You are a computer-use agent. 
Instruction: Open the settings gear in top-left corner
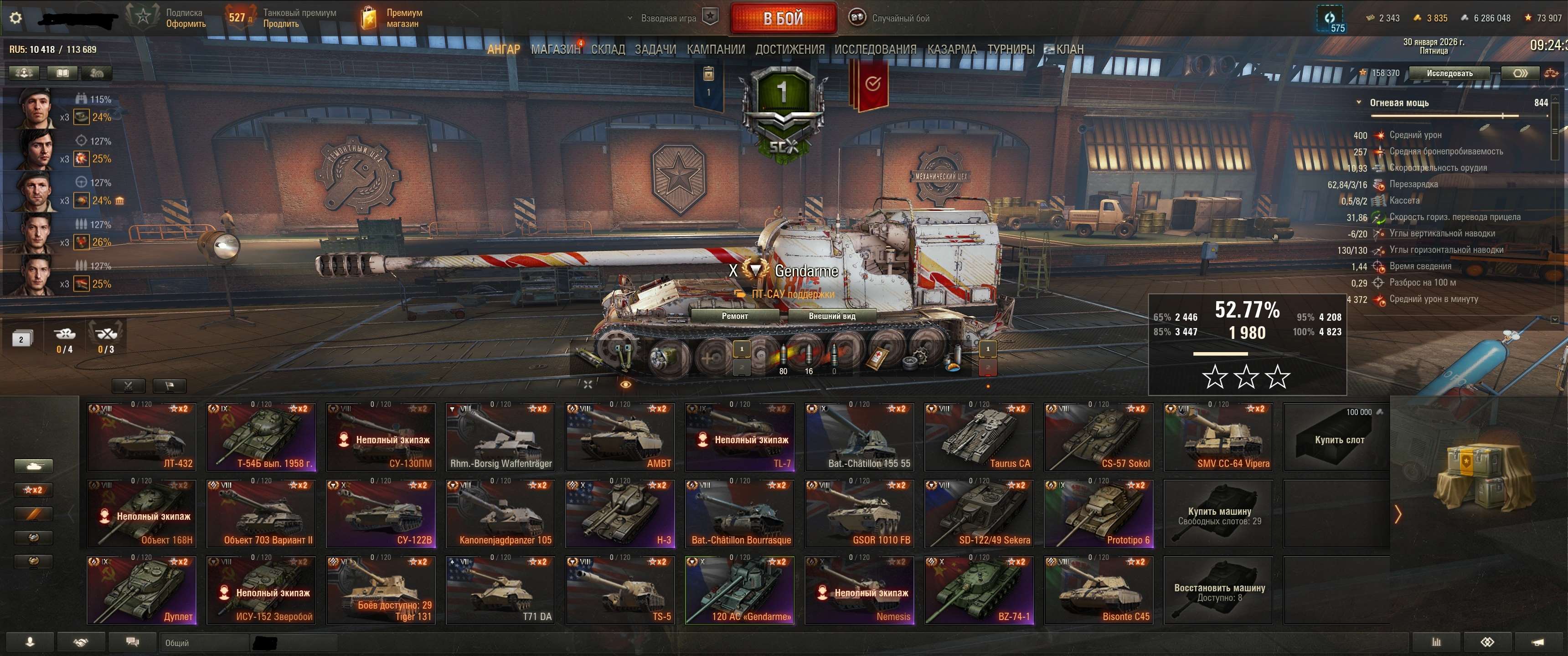(x=17, y=18)
